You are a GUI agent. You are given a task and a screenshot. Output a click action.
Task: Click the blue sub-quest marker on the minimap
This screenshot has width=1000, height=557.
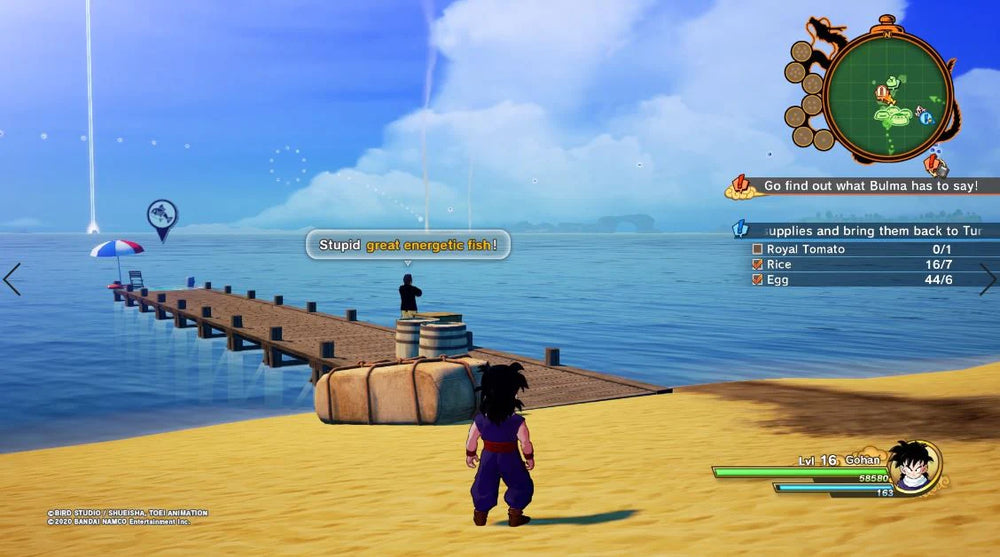926,117
